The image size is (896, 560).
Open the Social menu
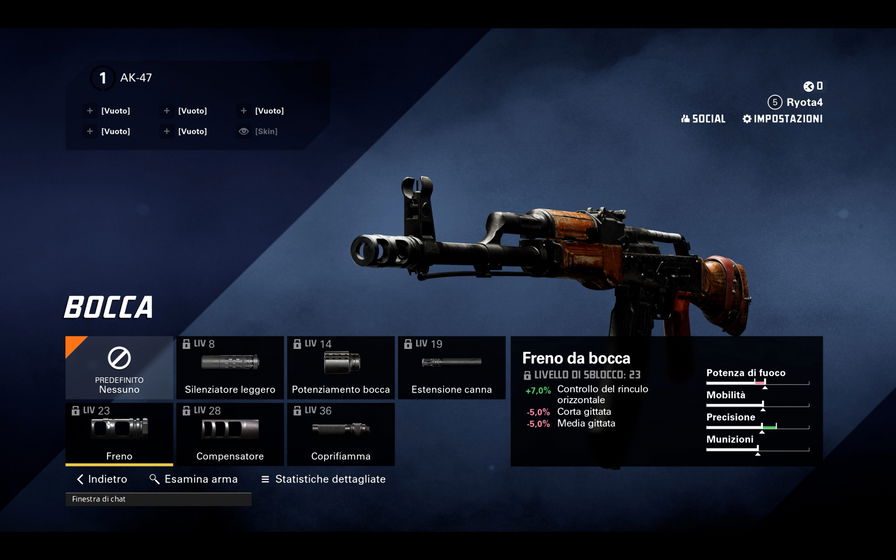703,119
